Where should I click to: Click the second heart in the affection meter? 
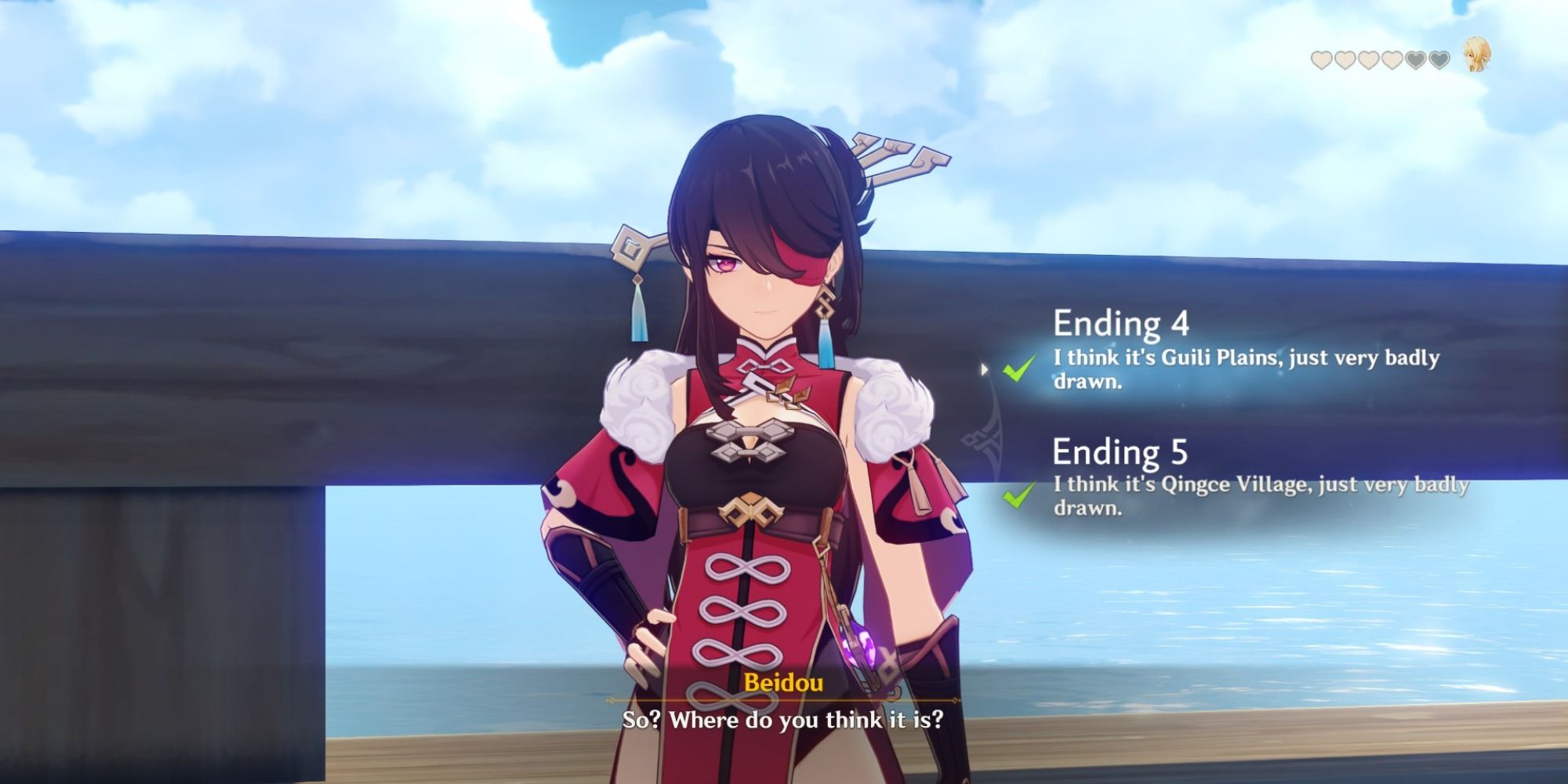[x=1345, y=60]
